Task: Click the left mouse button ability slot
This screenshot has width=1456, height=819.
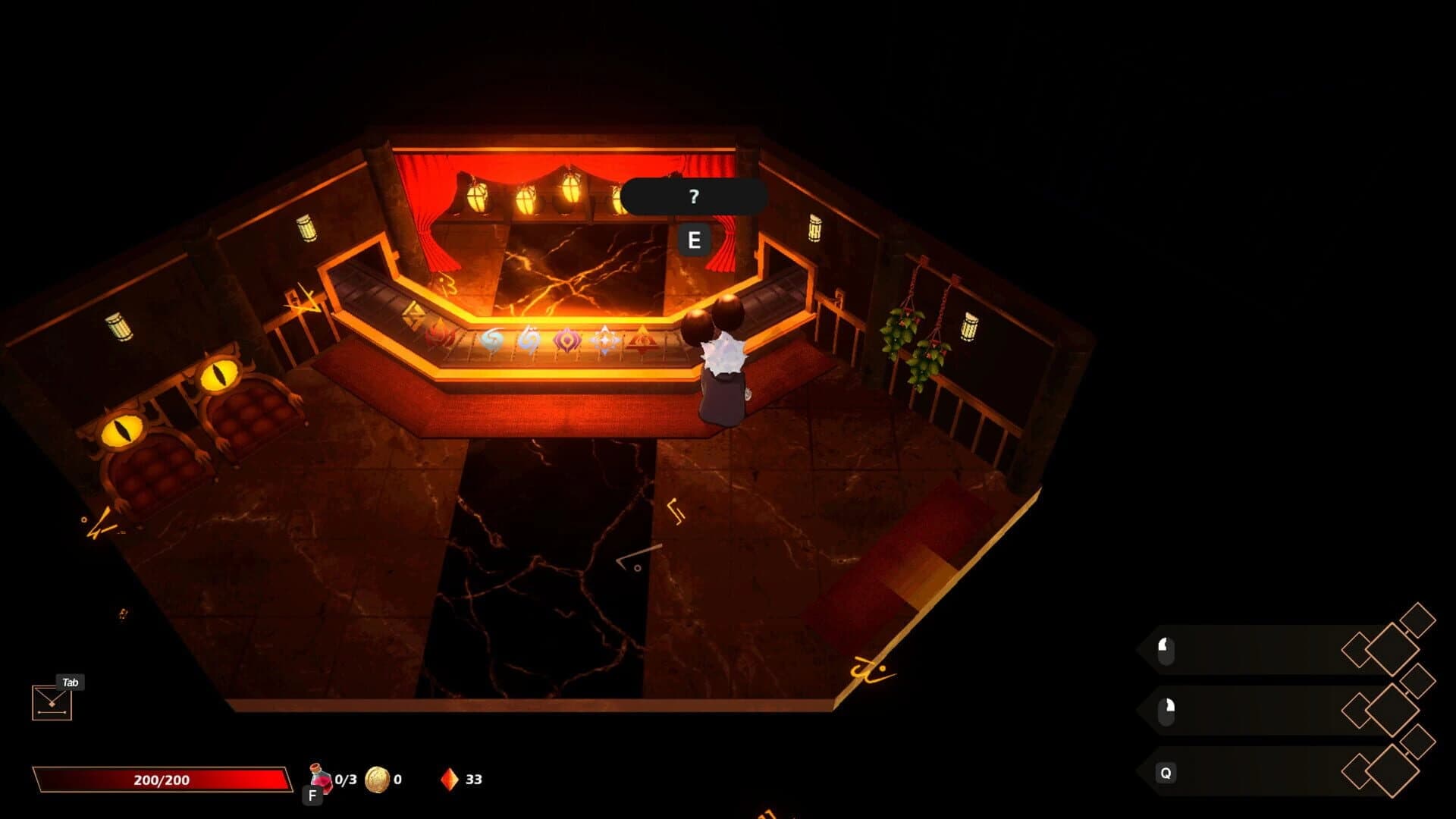Action: pos(1166,650)
